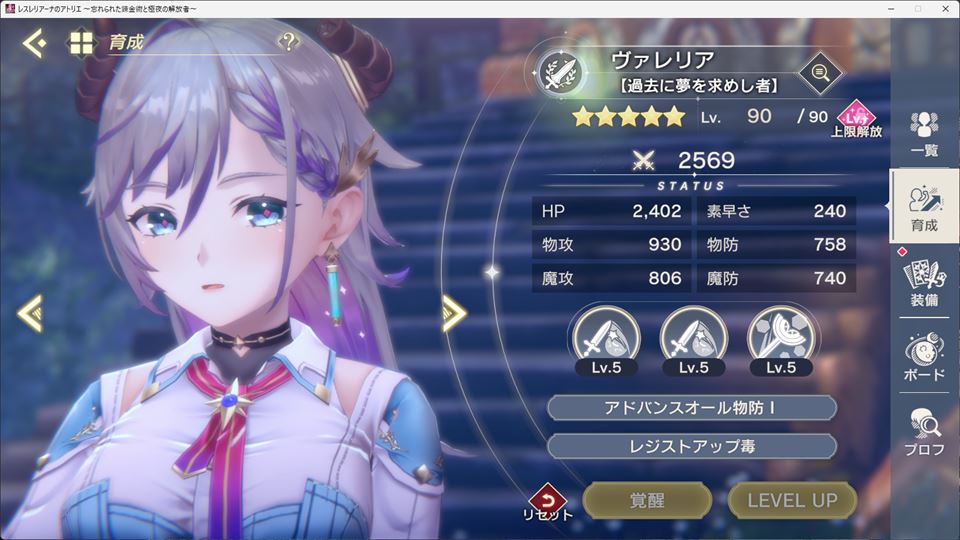Screen dimensions: 960x540
Task: Click the リセット reset button
Action: point(547,502)
